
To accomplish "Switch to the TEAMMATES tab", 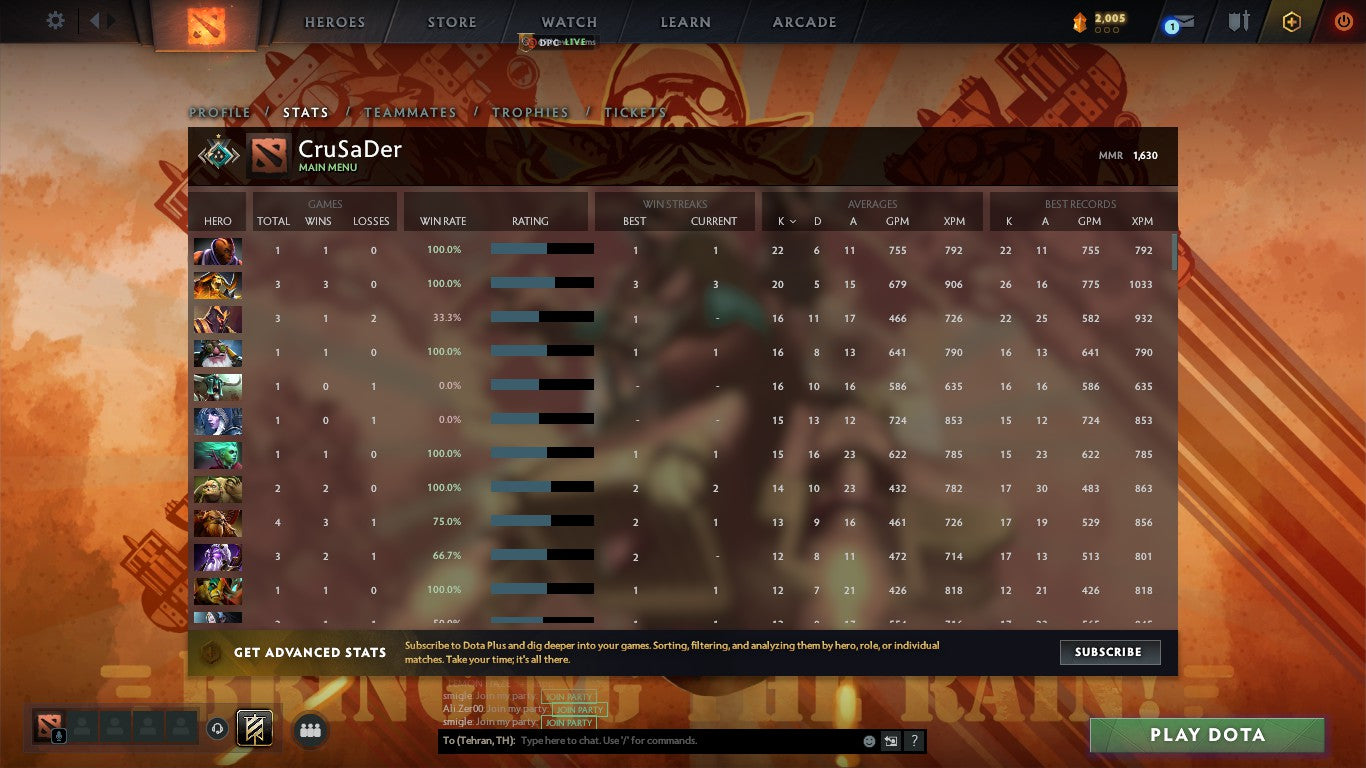I will point(411,113).
